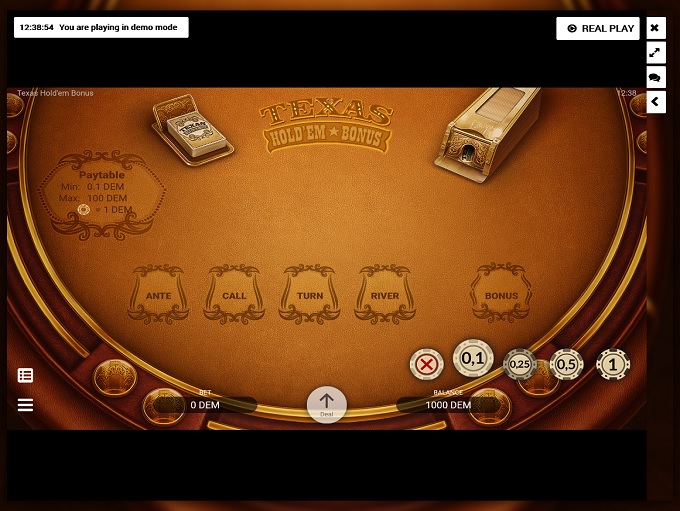Place a bet on the ANTE spot
The width and height of the screenshot is (680, 511).
tap(159, 295)
